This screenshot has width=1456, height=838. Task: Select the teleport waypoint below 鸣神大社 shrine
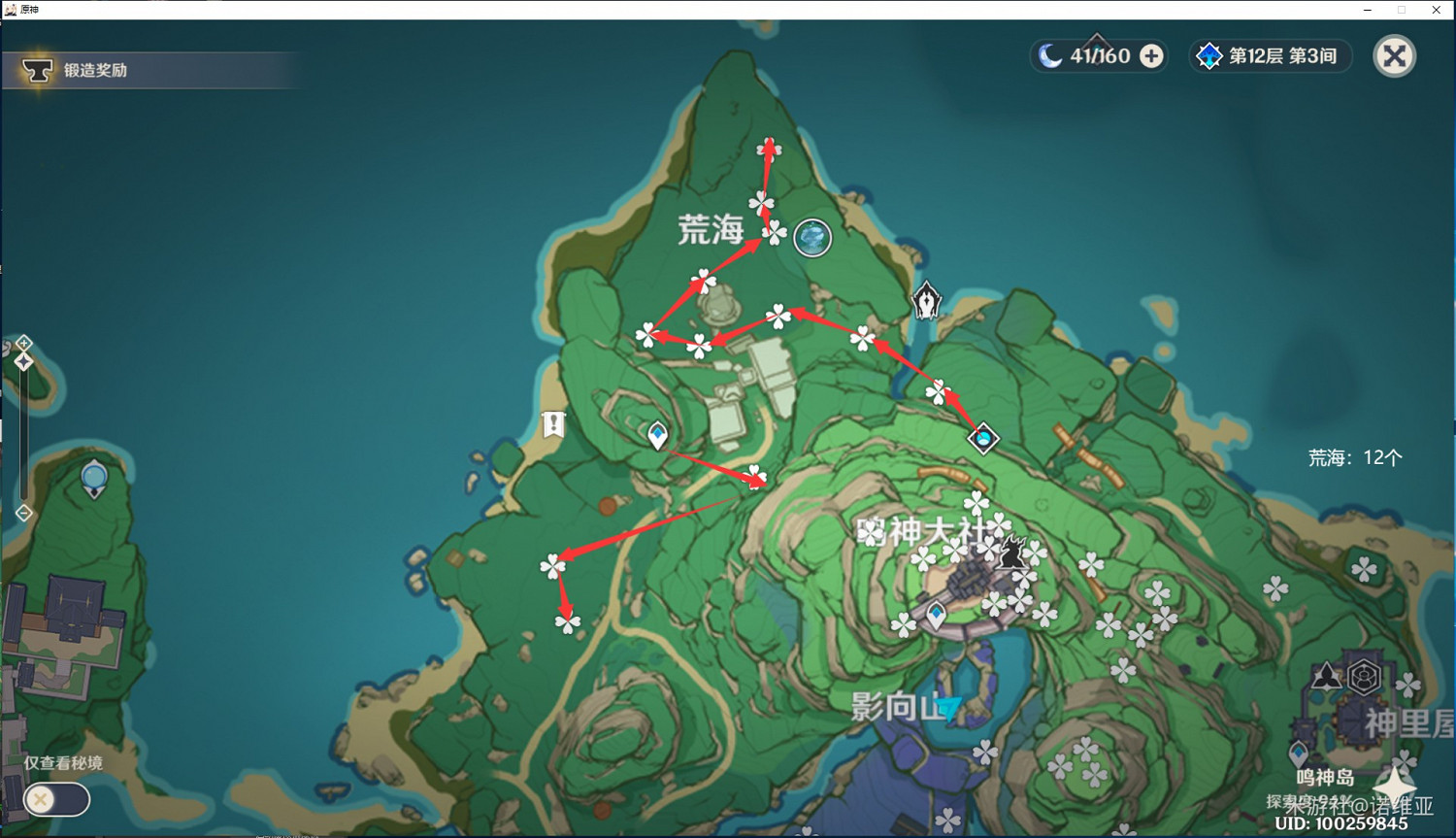click(x=935, y=614)
